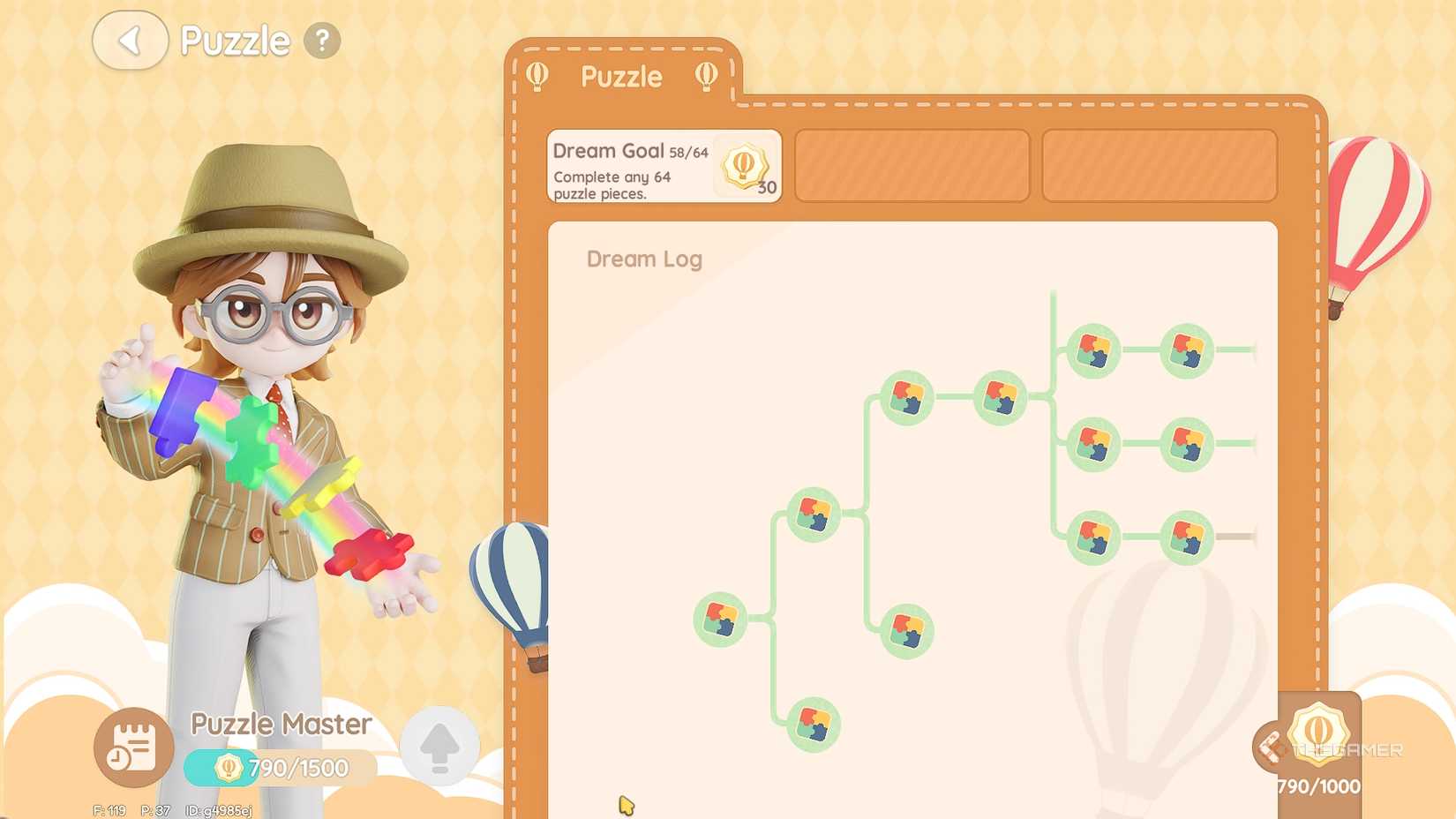
Task: Switch to the Puzzle tab on the panel
Action: point(621,78)
